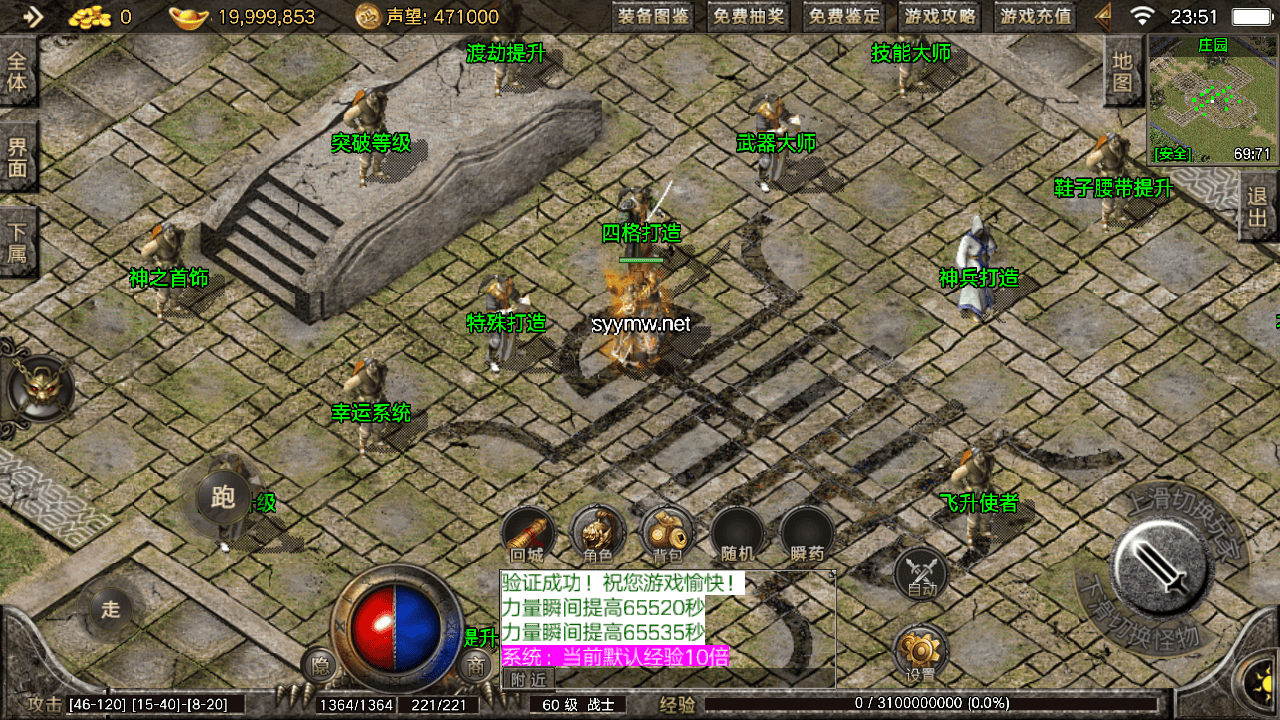Screen dimensions: 1280x720
Task: Open the 角色 character sheet
Action: [597, 534]
